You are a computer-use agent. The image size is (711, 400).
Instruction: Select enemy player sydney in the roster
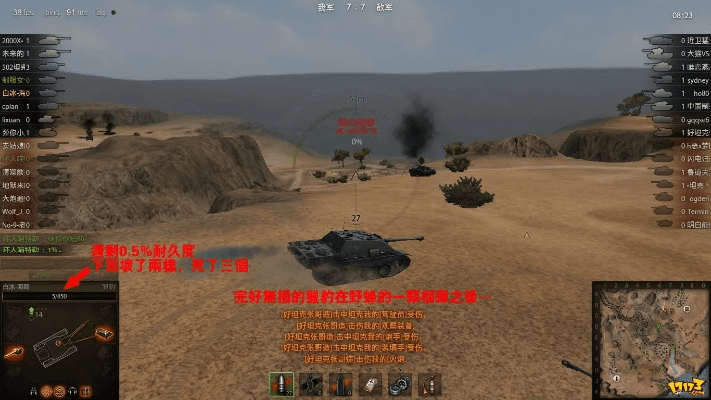coord(693,79)
